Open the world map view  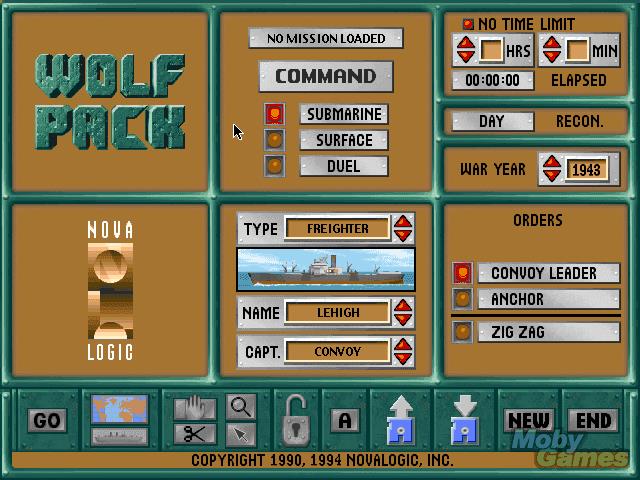120,409
